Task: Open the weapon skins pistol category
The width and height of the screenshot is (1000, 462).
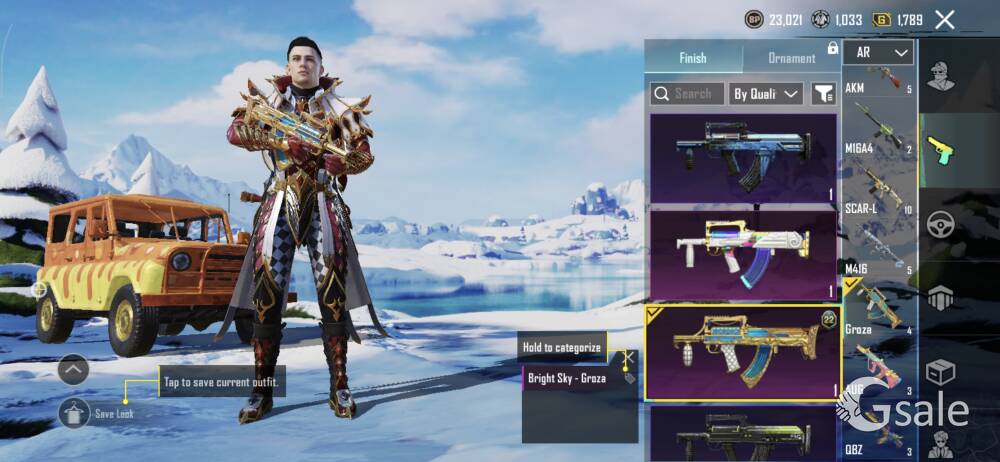Action: [x=940, y=150]
